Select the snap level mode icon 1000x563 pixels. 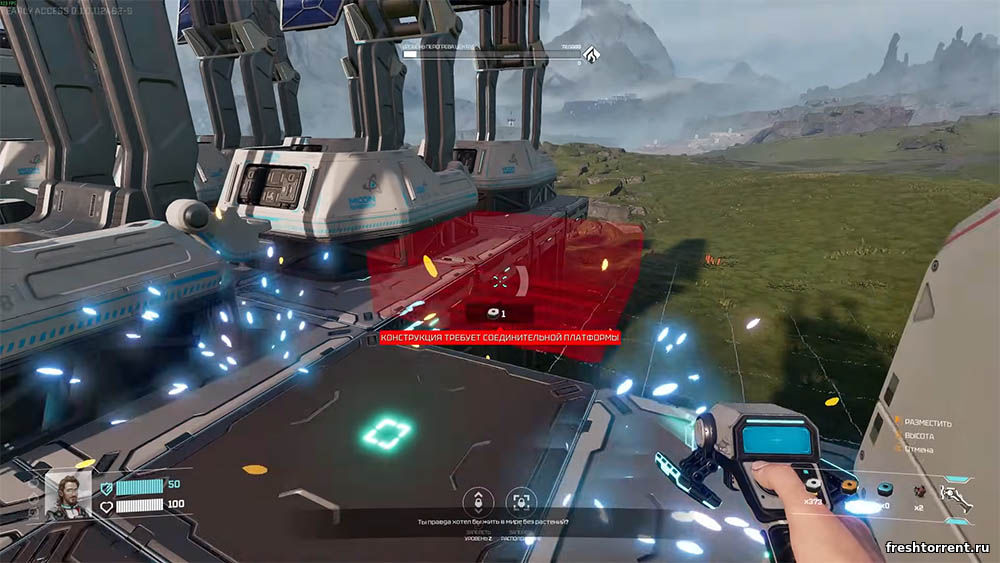480,501
